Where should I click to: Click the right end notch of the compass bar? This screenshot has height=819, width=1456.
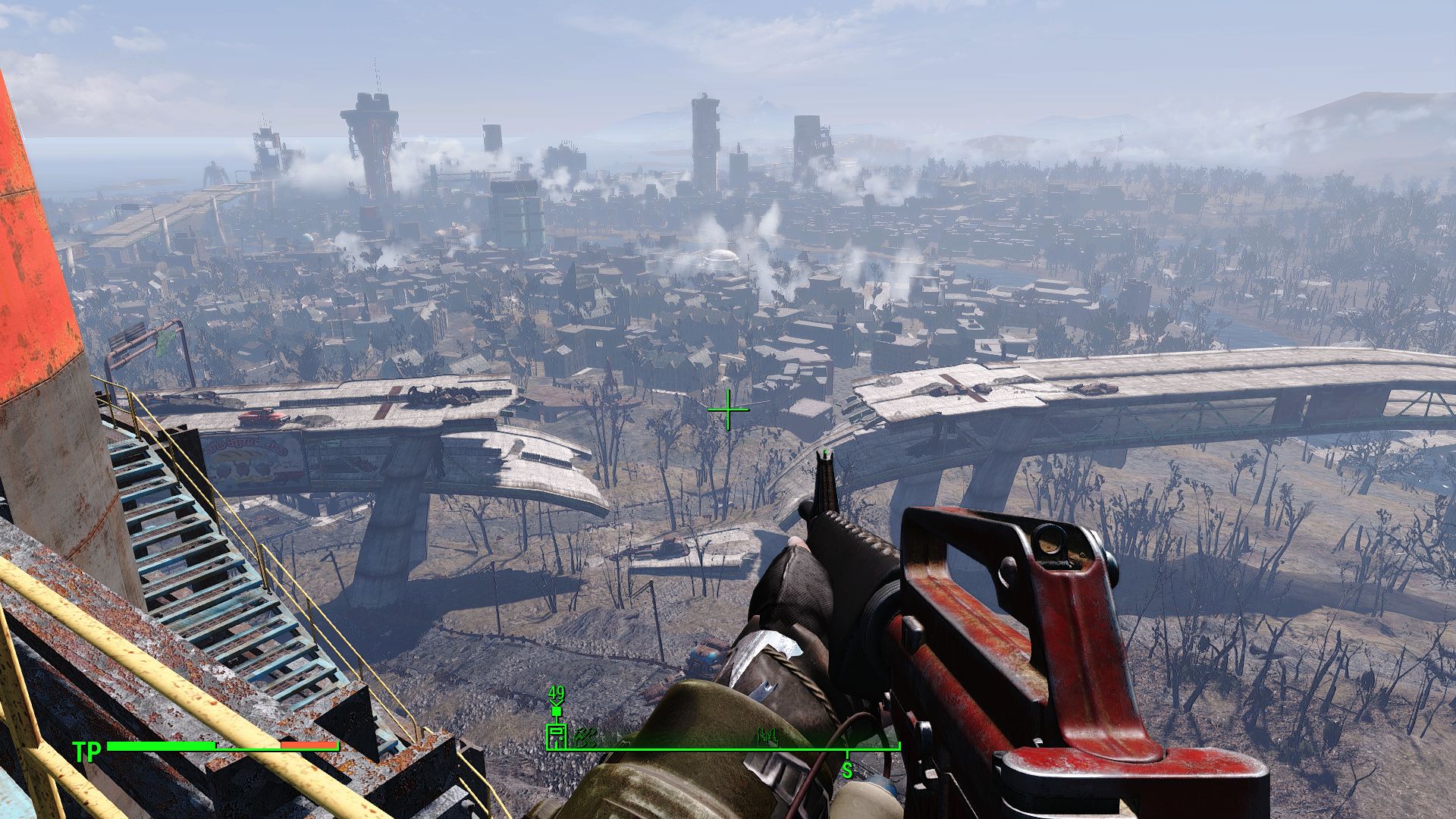point(899,745)
